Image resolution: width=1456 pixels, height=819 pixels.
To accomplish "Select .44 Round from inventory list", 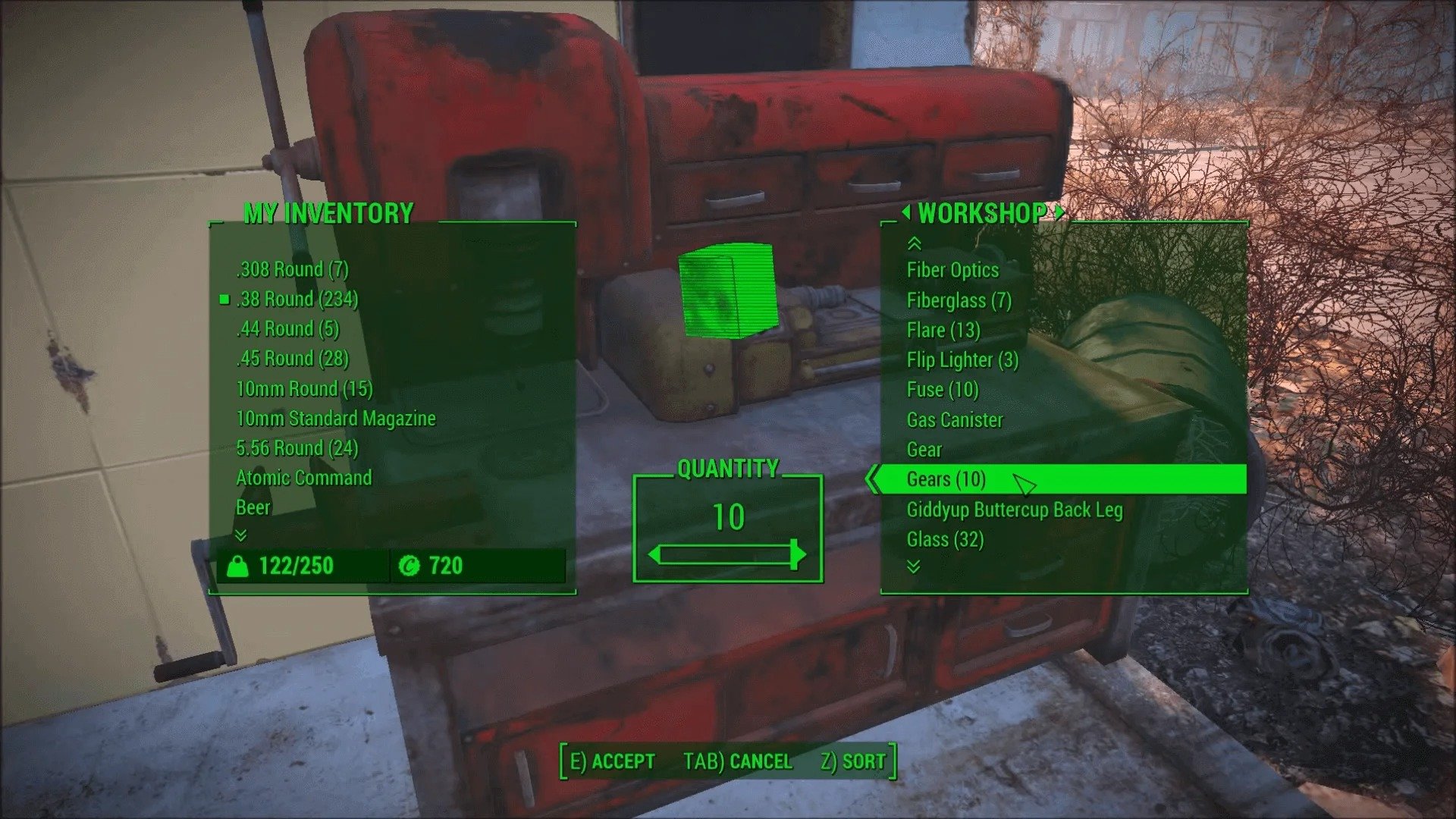I will click(x=287, y=328).
